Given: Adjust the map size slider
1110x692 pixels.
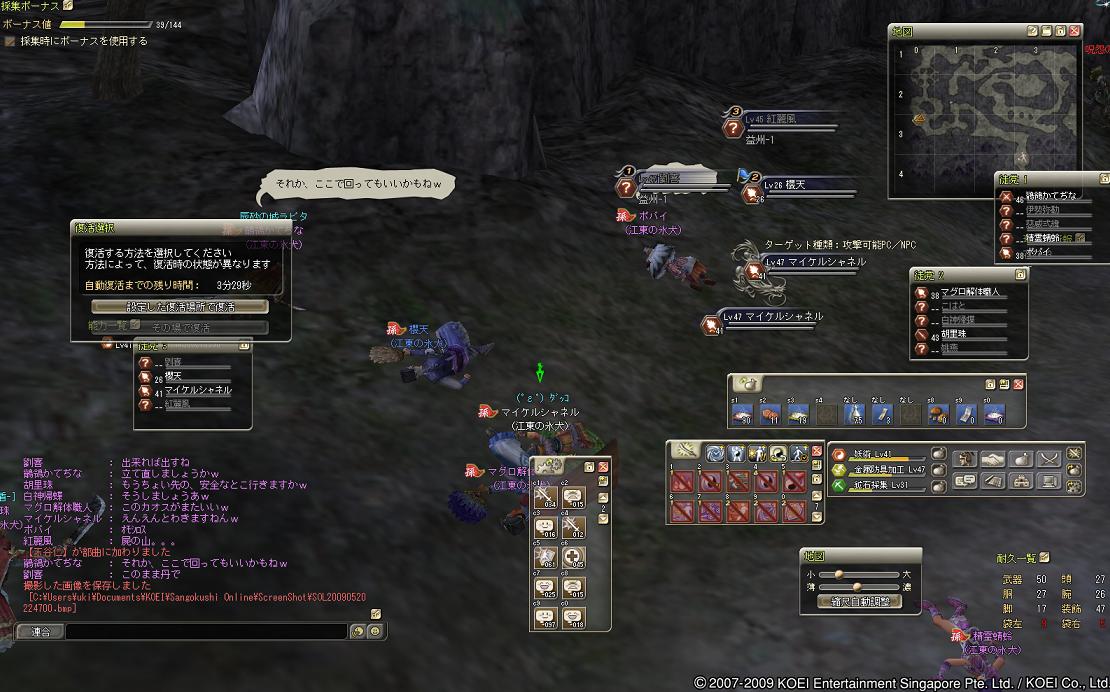Looking at the screenshot, I should 840,574.
